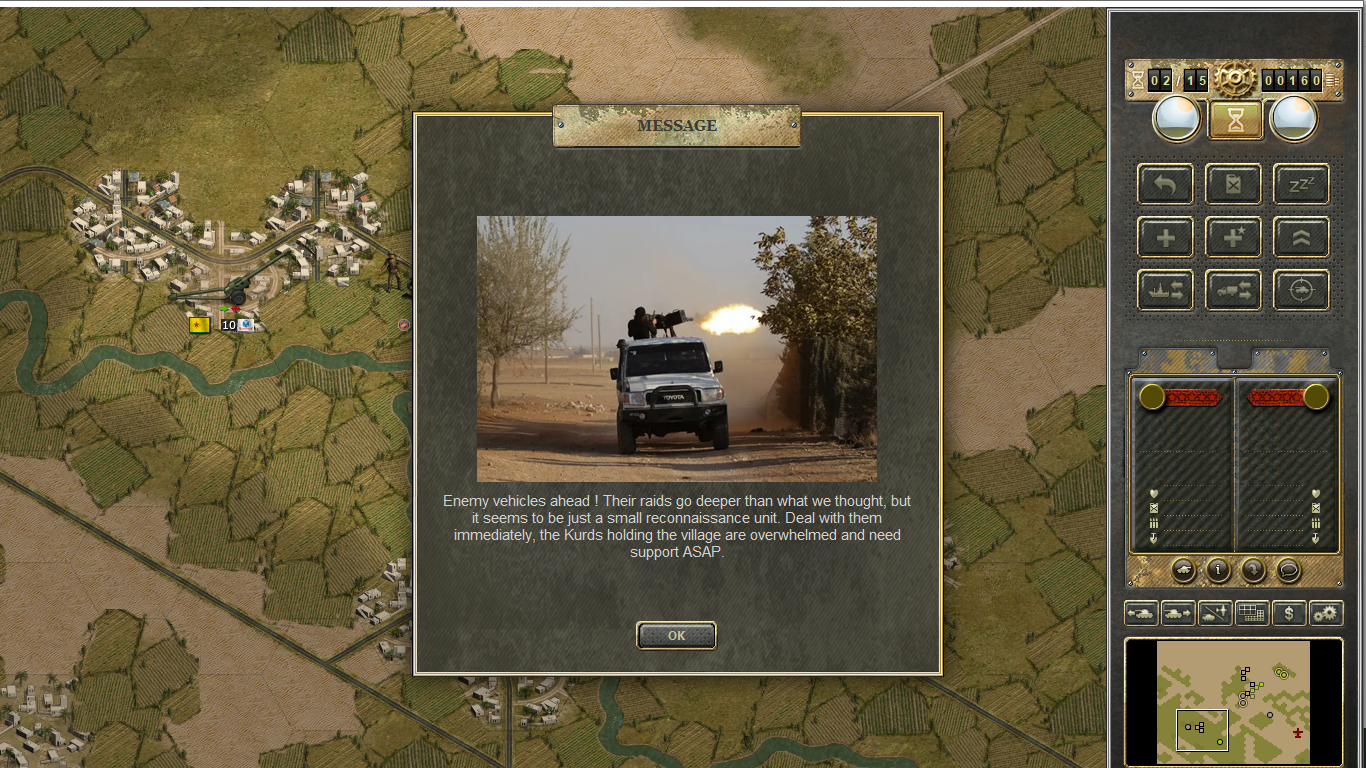Screen dimensions: 1366x768
Task: Upgrade the unit with the chevron button
Action: (x=1301, y=238)
